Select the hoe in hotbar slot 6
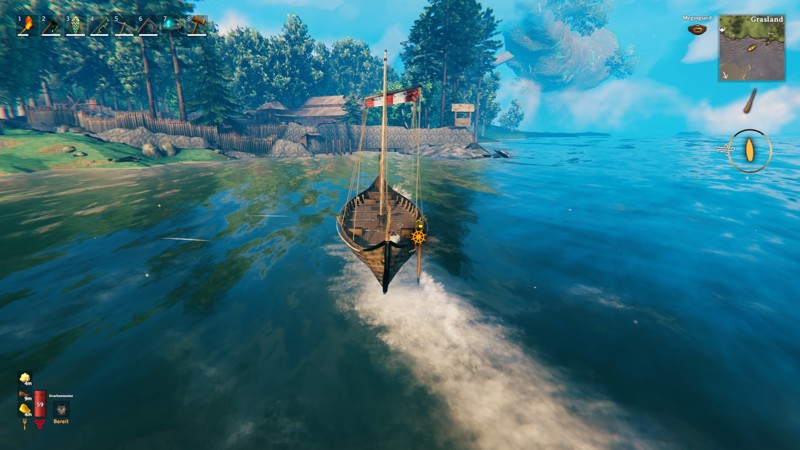The width and height of the screenshot is (800, 450). [x=147, y=24]
